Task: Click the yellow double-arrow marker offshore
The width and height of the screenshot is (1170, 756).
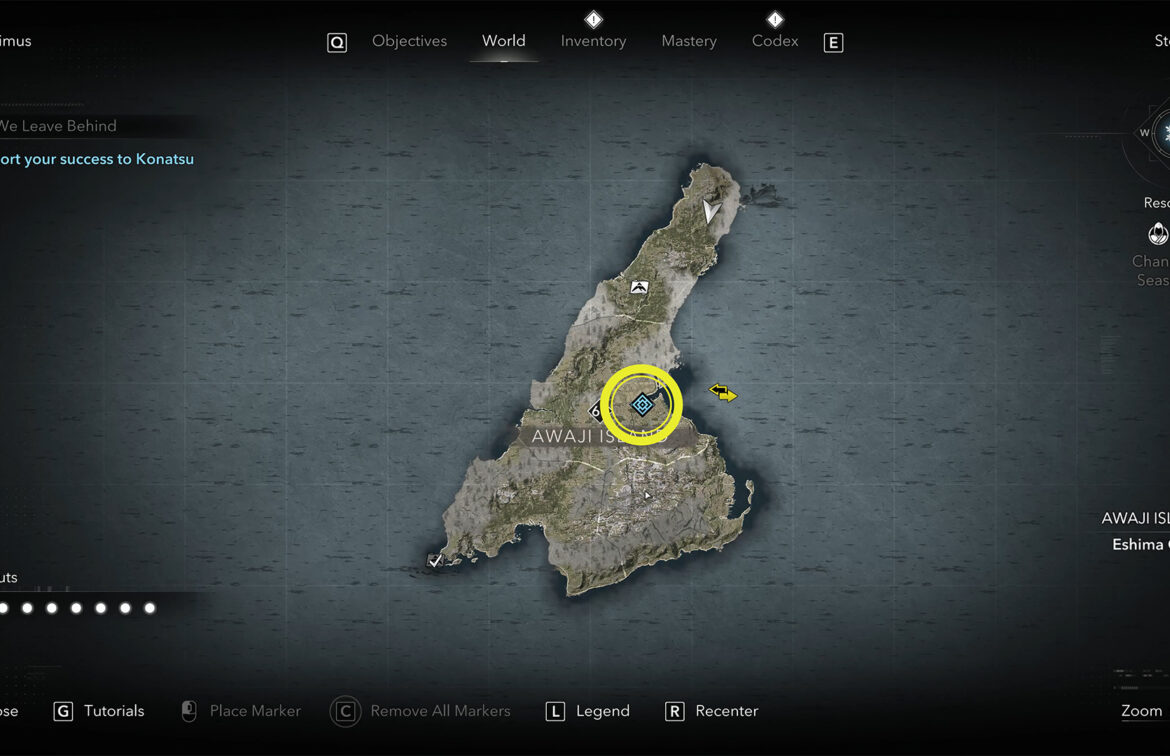Action: coord(723,393)
